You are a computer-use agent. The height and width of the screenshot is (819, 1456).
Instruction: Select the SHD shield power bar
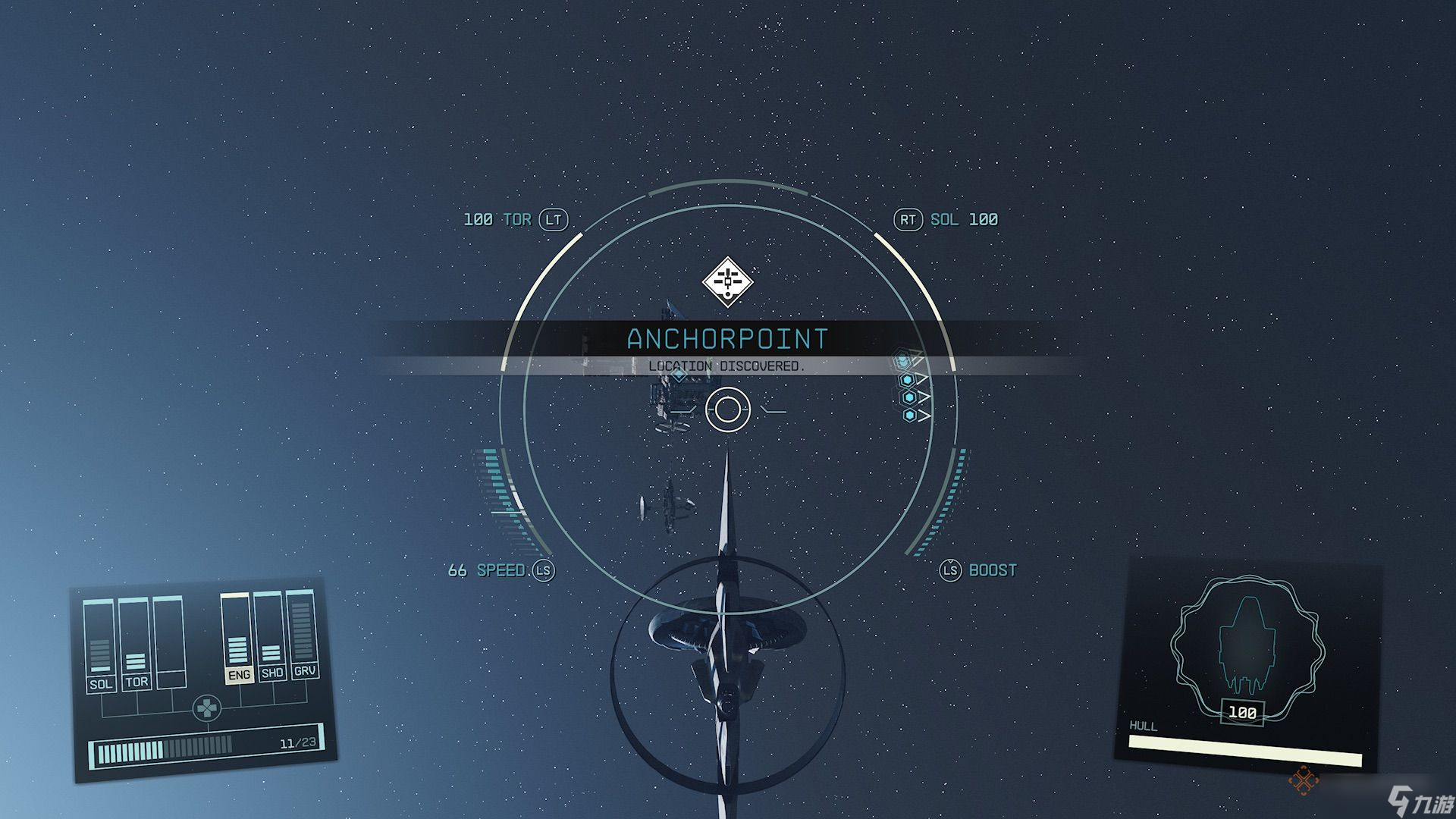(271, 645)
